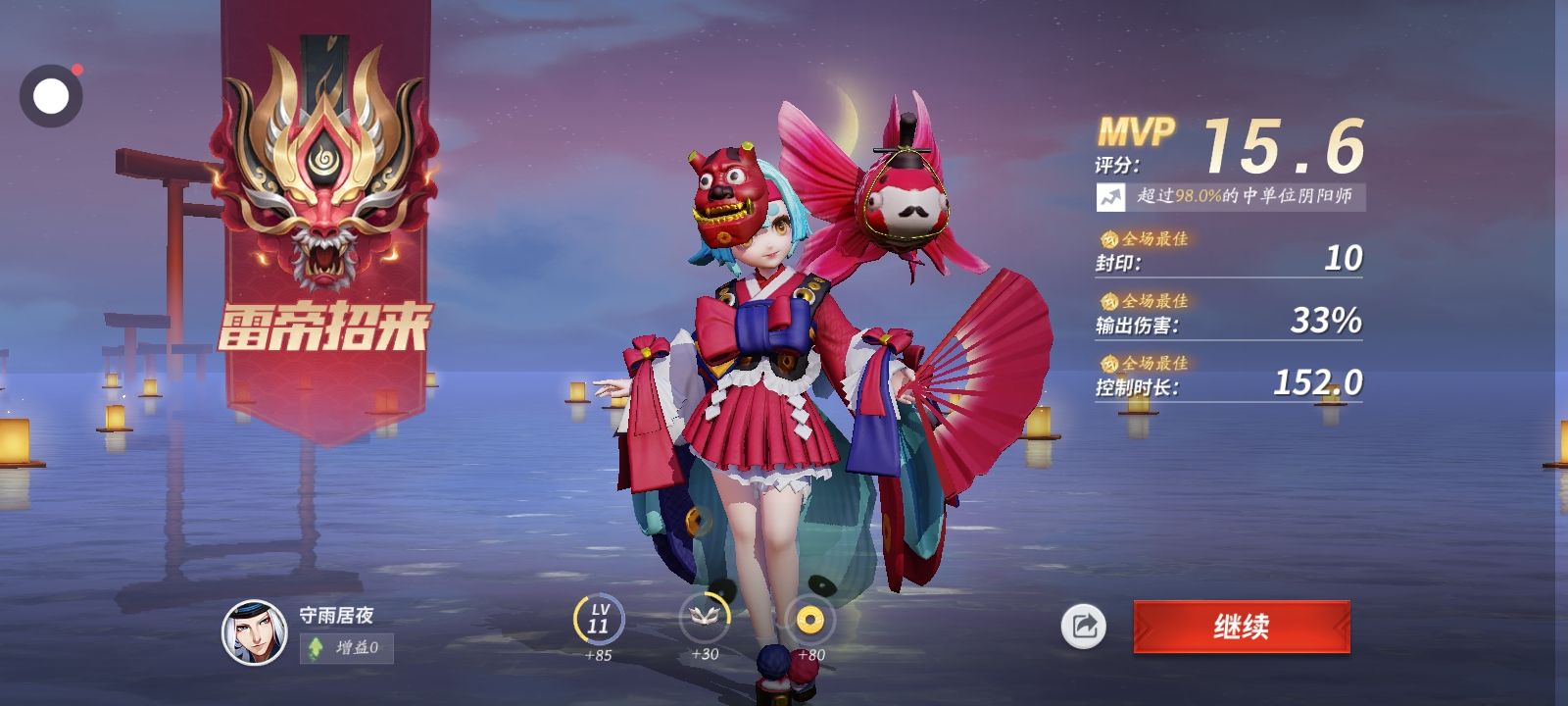Open the 增益0 bonus indicator

click(x=347, y=648)
